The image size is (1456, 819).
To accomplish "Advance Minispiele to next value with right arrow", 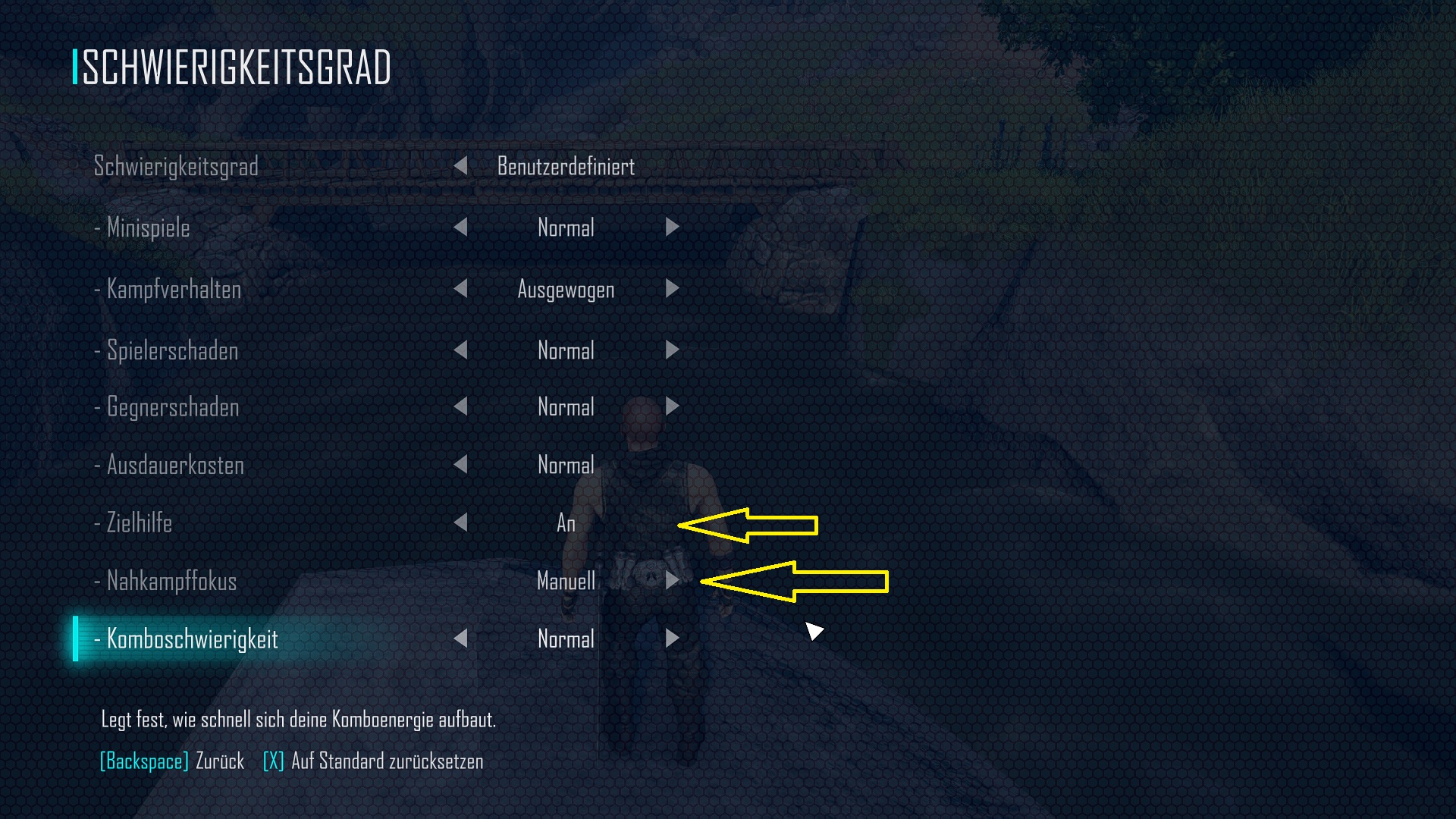I will [672, 227].
